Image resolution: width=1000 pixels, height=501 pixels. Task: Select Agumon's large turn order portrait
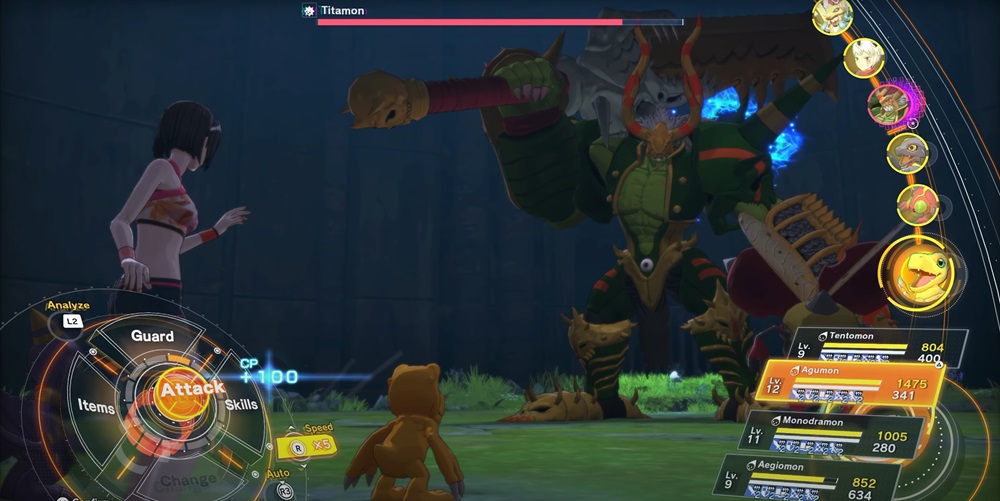(x=919, y=269)
